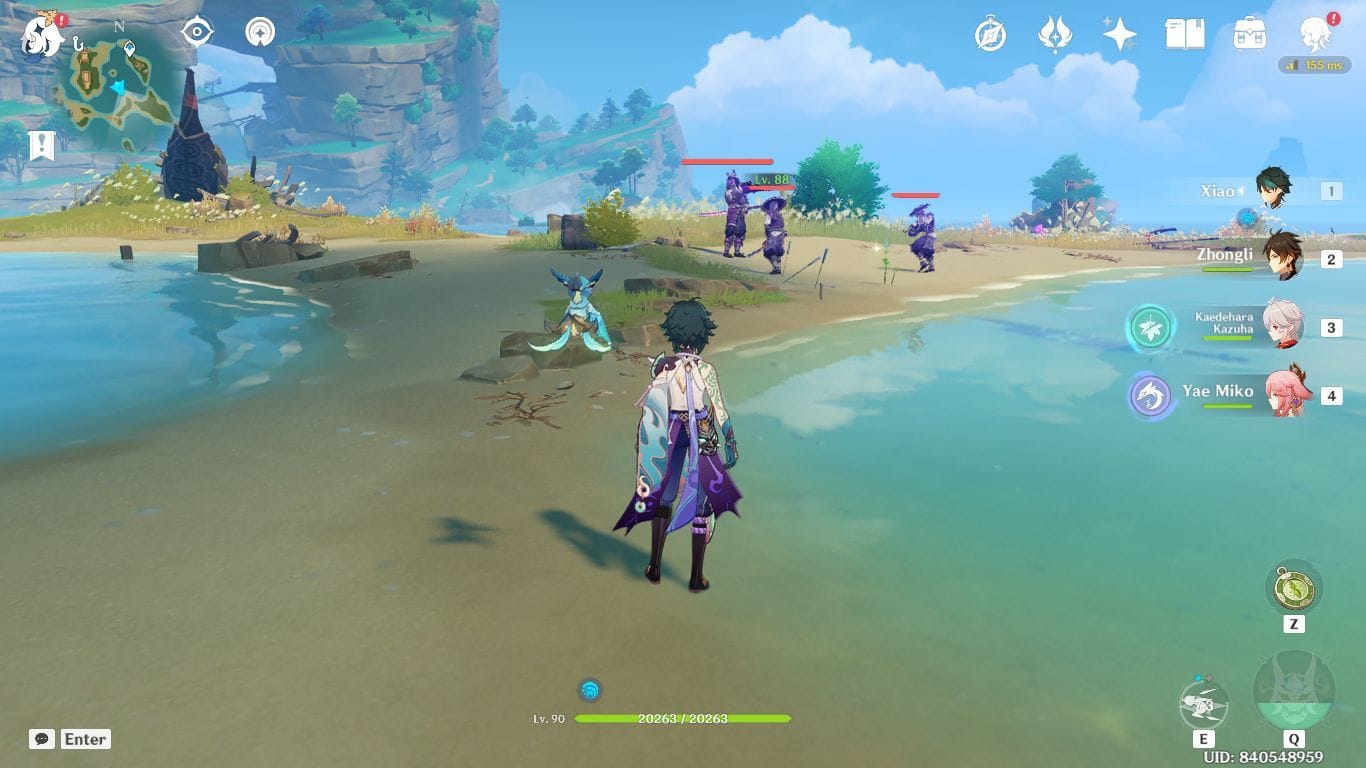
Task: Open the compass events icon
Action: (x=990, y=35)
